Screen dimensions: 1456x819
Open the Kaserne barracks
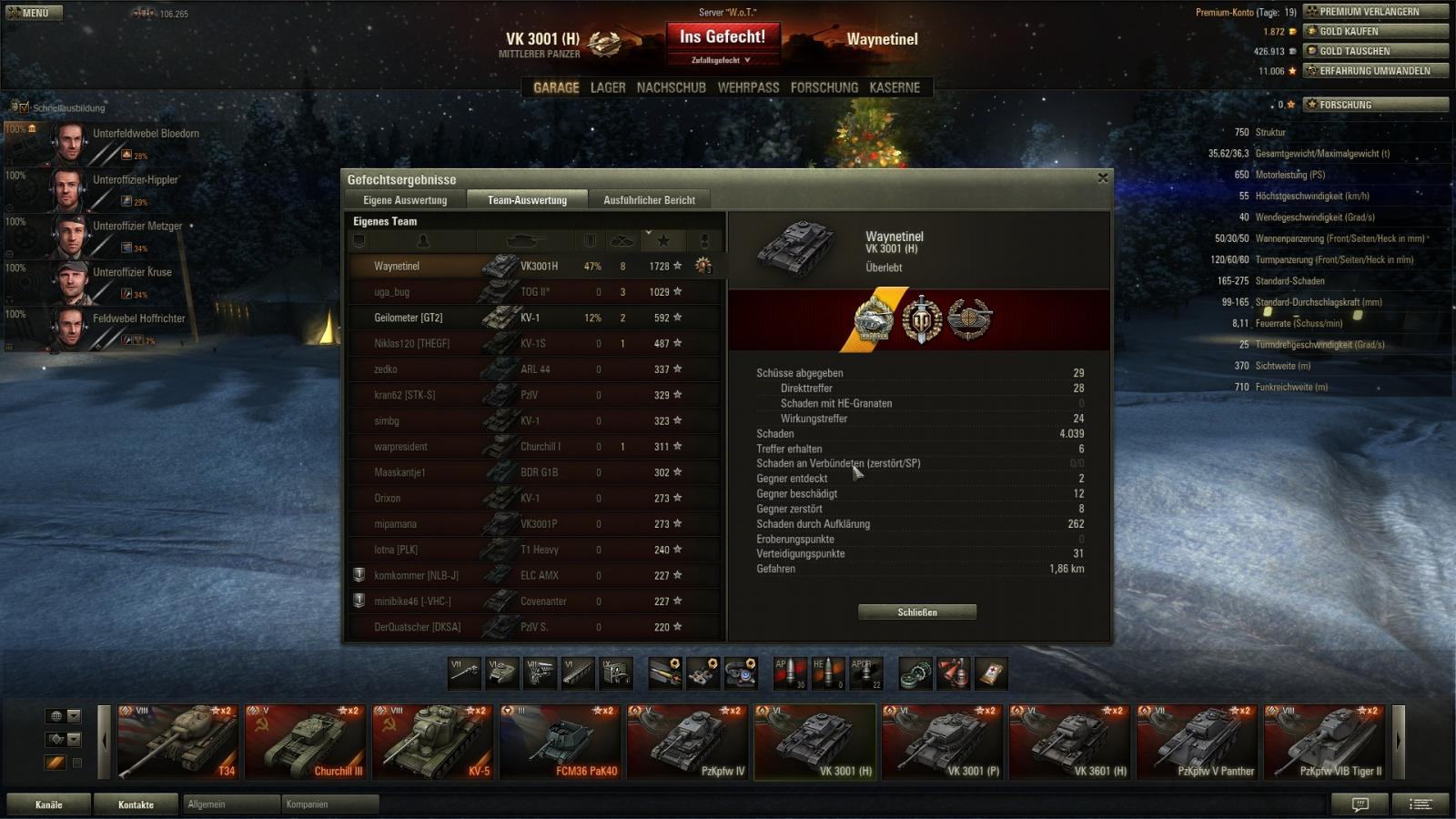pos(895,87)
